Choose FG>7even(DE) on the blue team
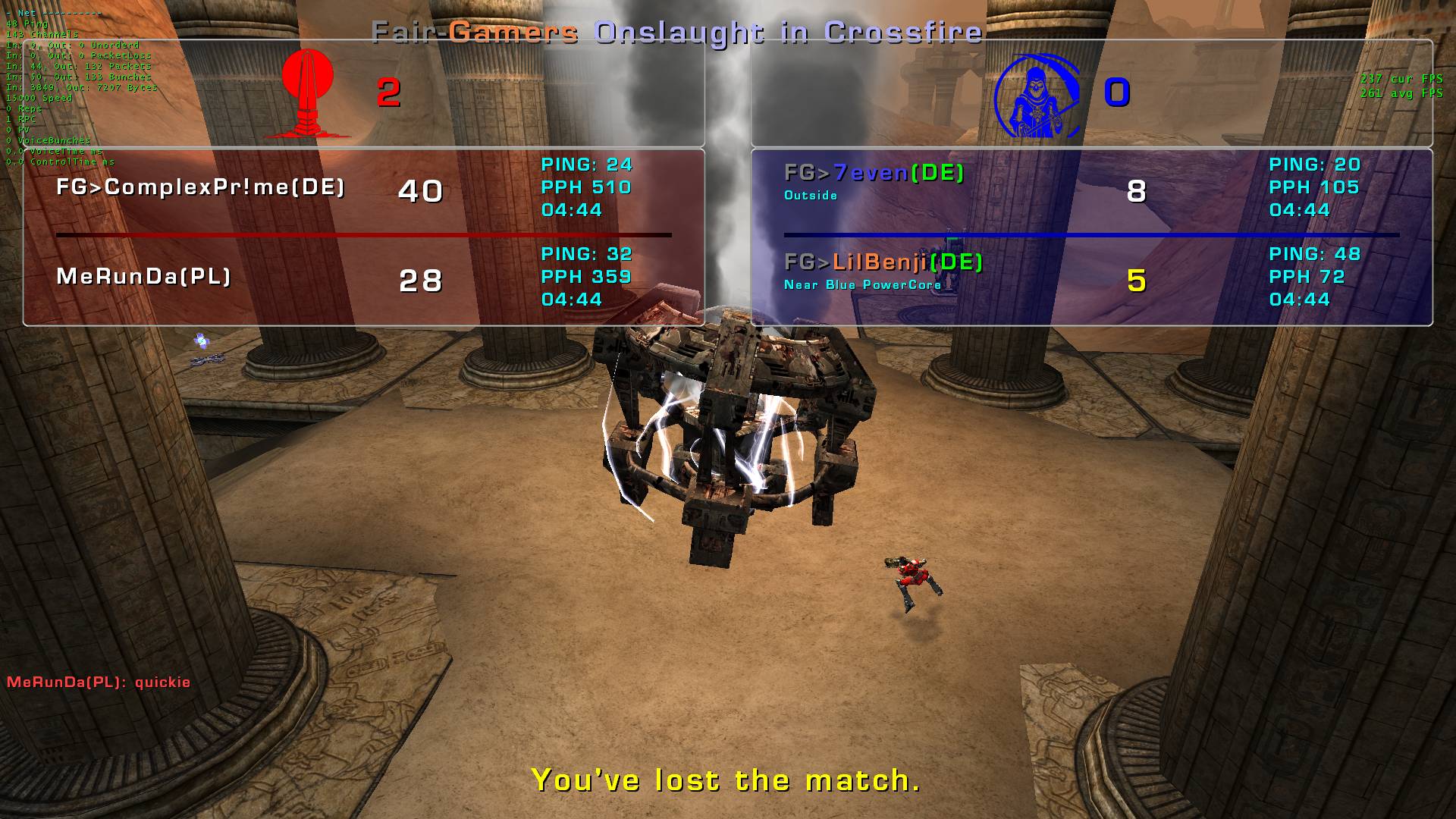Viewport: 1456px width, 819px height. pos(874,174)
